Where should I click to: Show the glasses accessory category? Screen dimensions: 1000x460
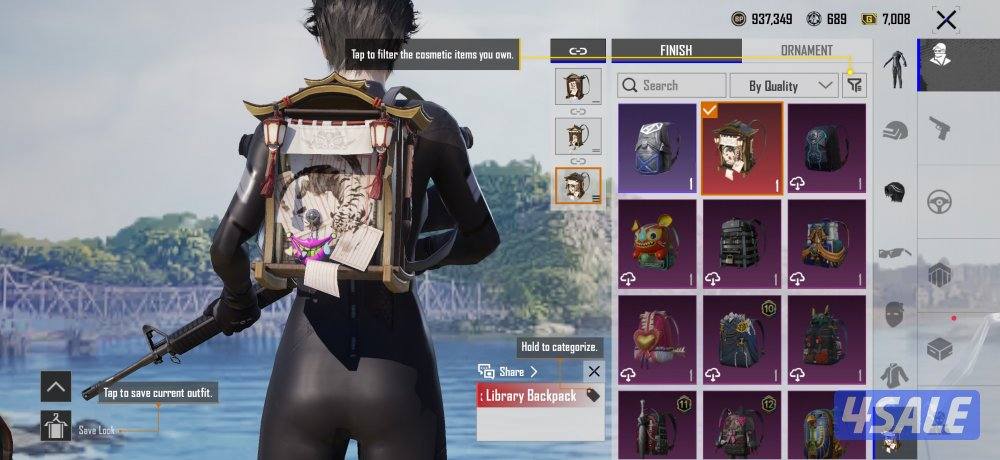893,253
